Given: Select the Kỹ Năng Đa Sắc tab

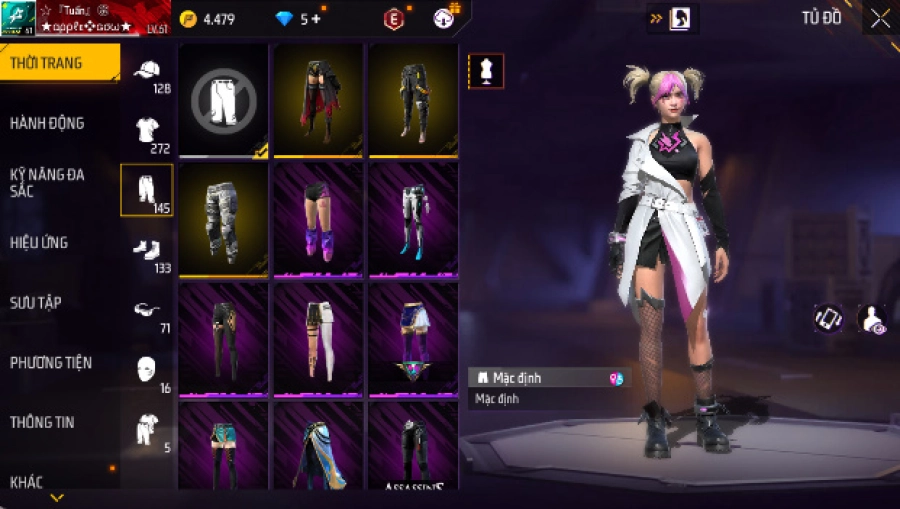Looking at the screenshot, I should 47,182.
